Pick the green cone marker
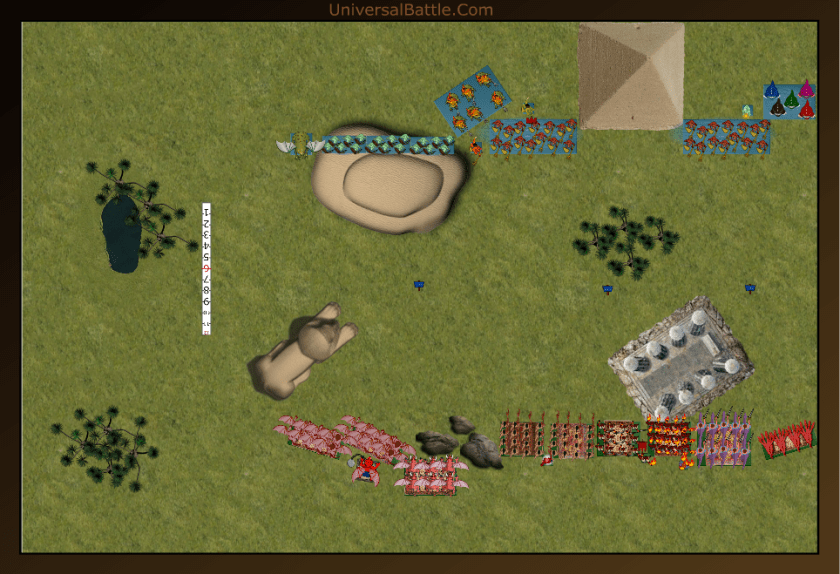The image size is (840, 574). [x=791, y=99]
